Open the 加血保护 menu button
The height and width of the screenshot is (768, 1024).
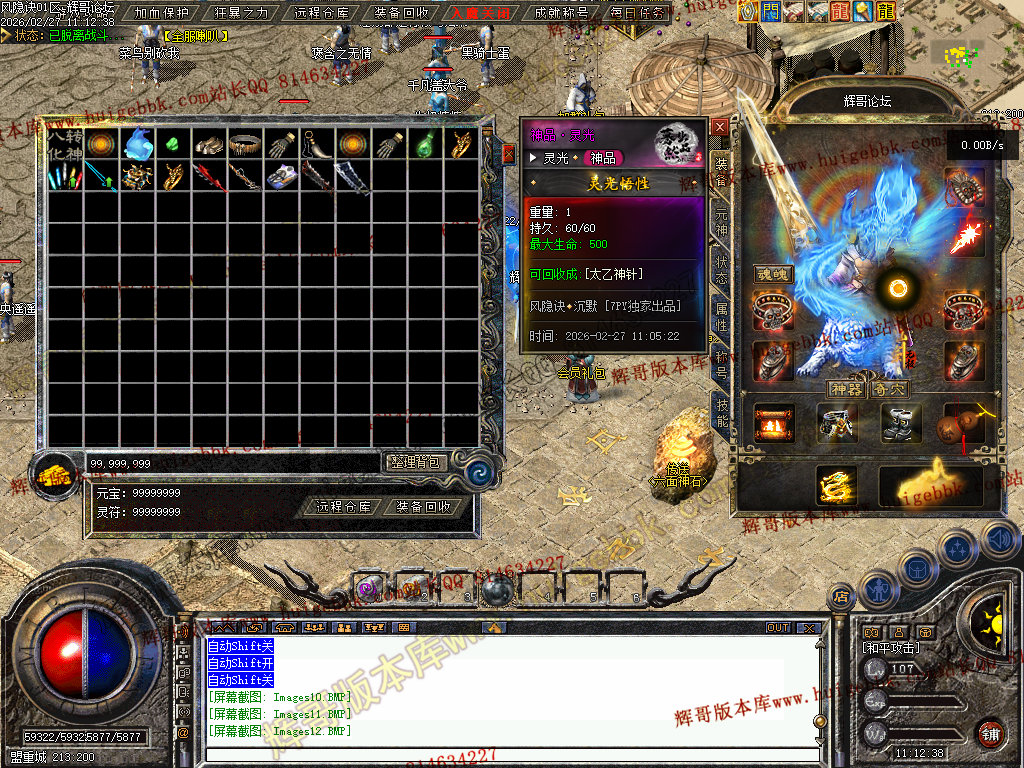coord(161,13)
